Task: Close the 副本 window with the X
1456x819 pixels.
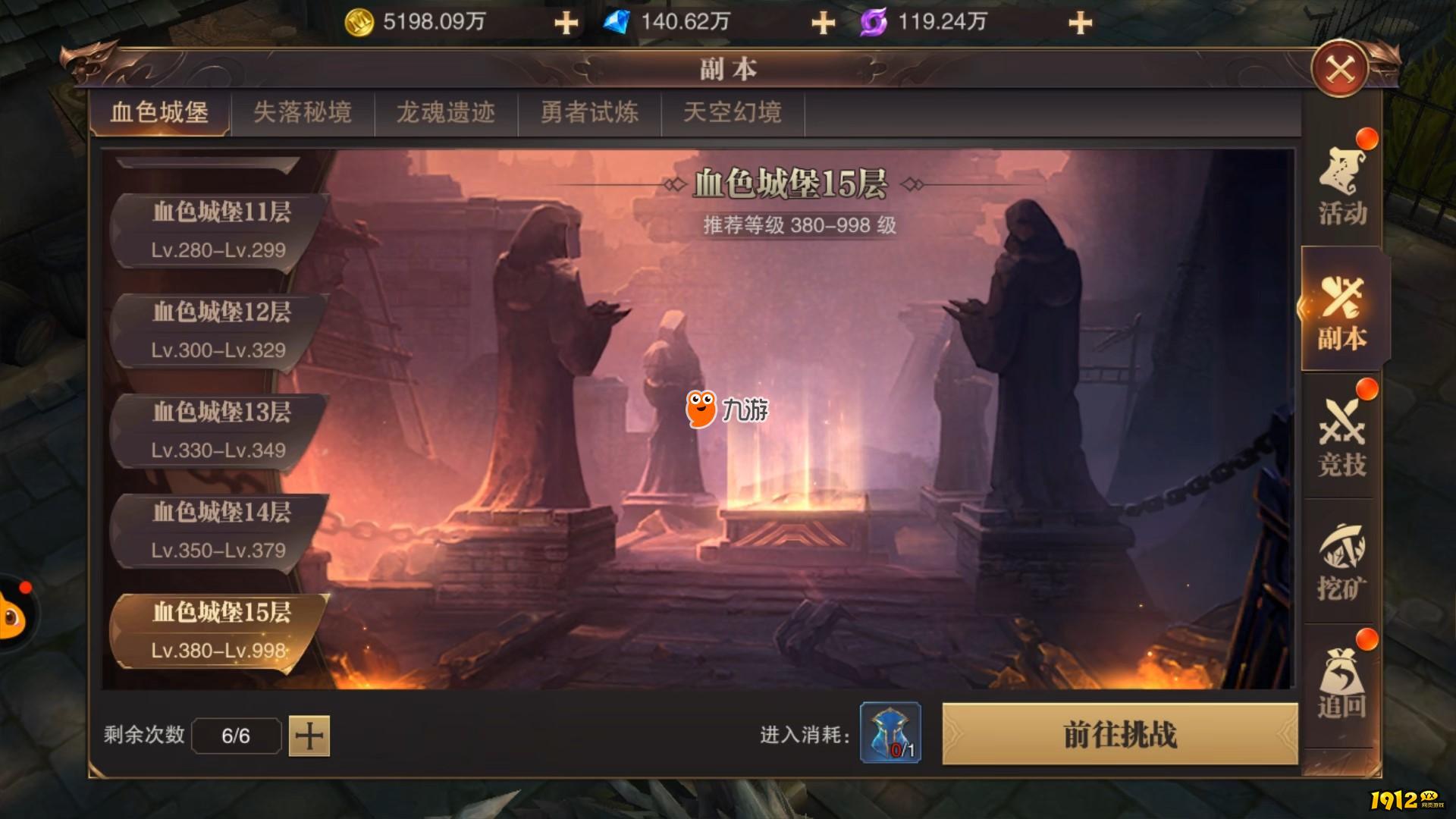Action: coord(1339,68)
